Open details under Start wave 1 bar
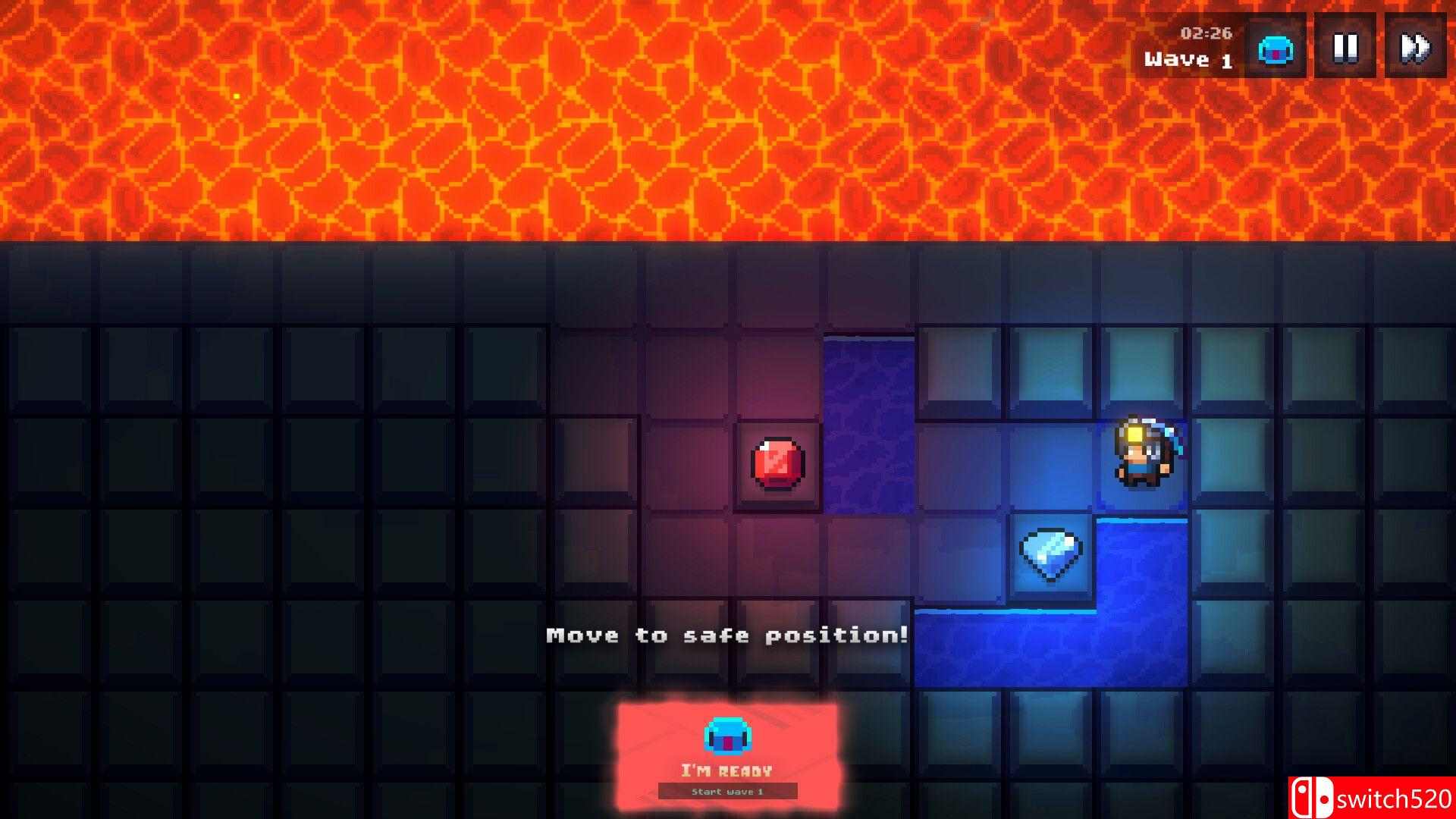The width and height of the screenshot is (1456, 819). pos(729,790)
